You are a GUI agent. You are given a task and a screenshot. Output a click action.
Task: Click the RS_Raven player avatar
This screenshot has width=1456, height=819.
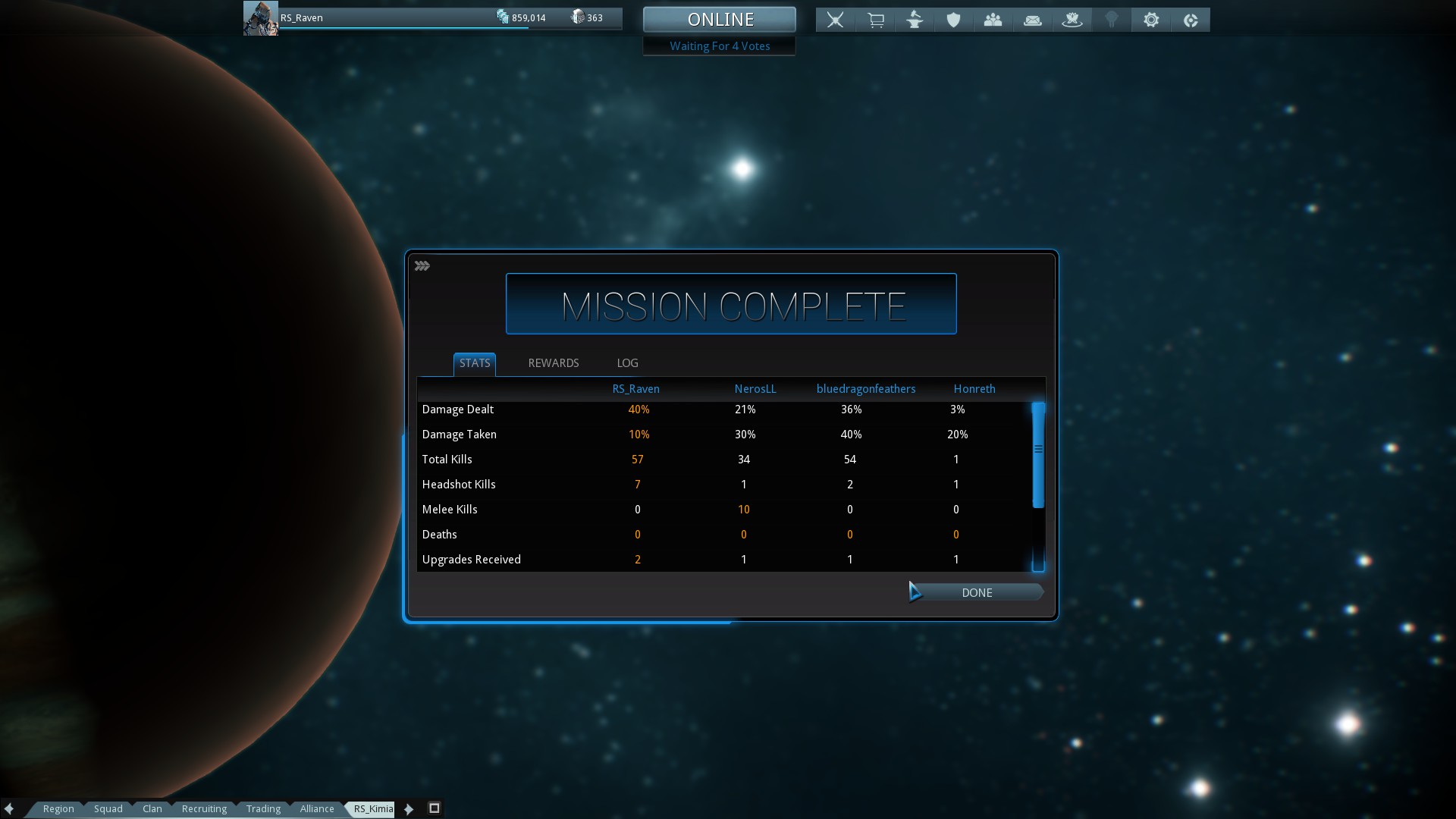pos(260,18)
